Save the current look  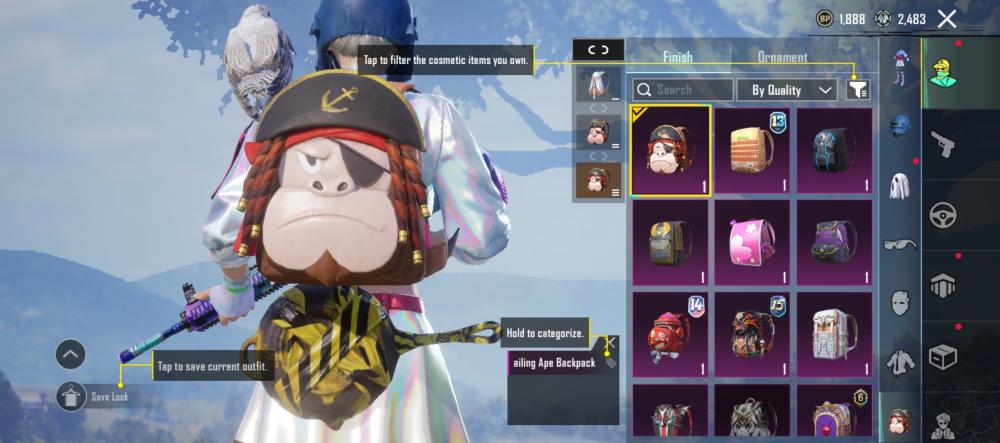71,397
